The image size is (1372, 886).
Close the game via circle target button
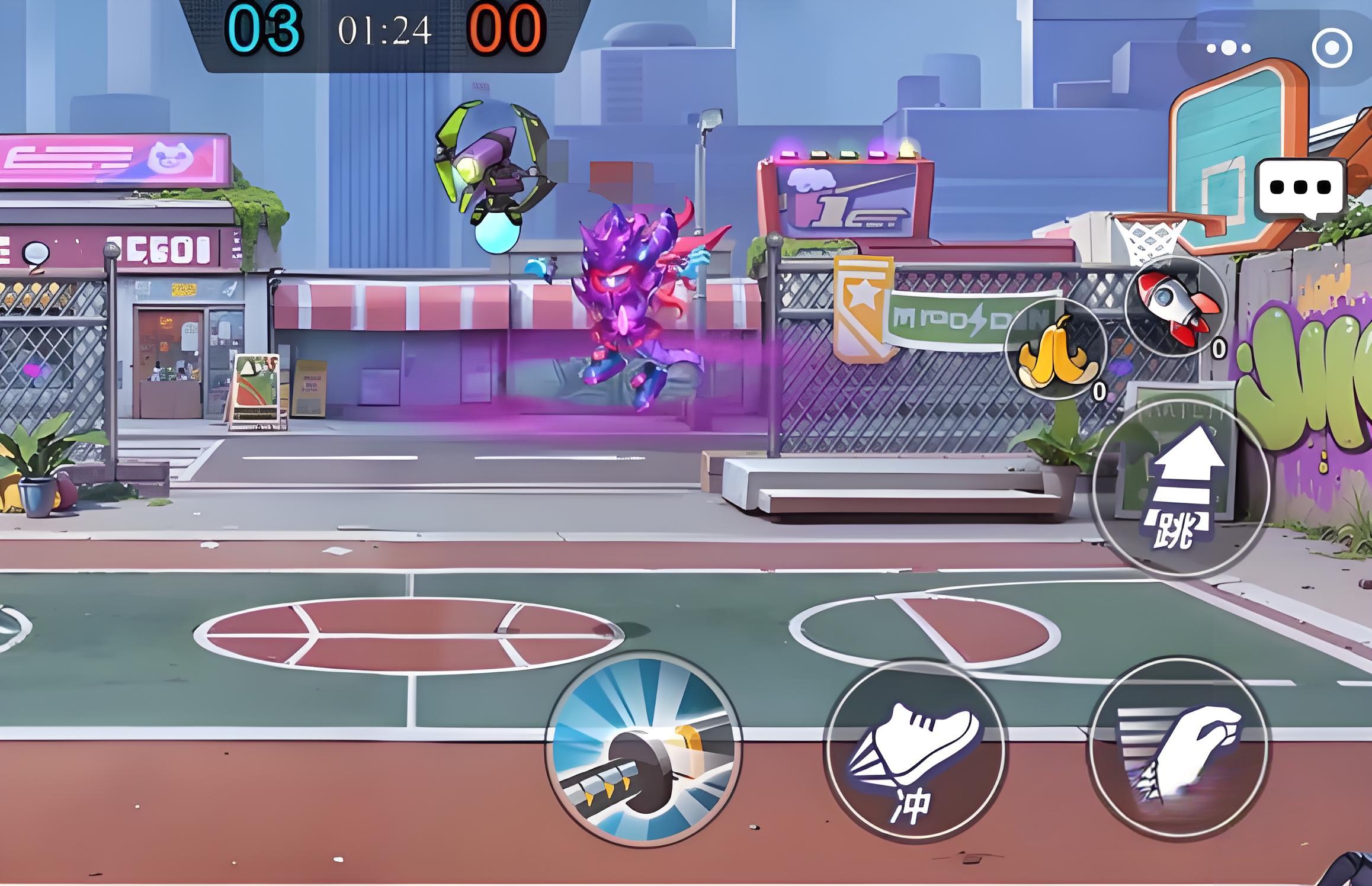pos(1332,48)
